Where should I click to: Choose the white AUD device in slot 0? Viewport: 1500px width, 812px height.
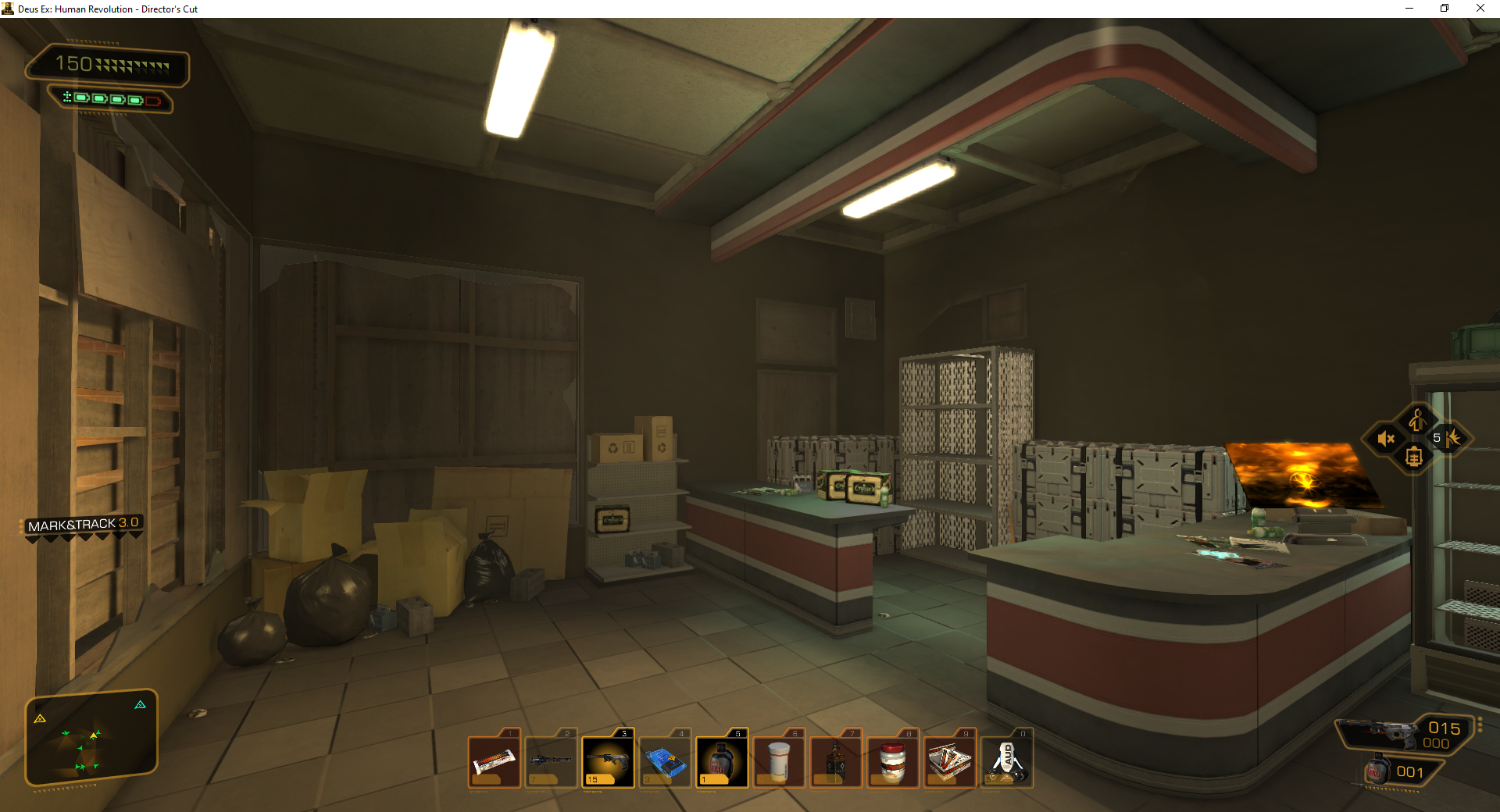tap(1007, 760)
